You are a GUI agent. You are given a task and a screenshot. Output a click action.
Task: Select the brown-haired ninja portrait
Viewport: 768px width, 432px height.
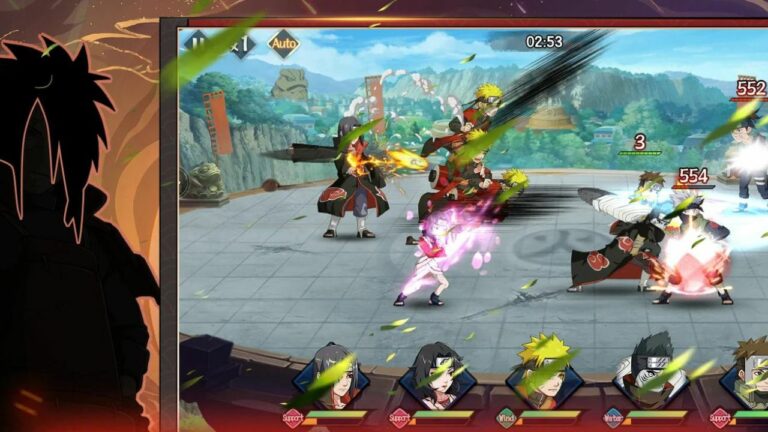click(748, 374)
